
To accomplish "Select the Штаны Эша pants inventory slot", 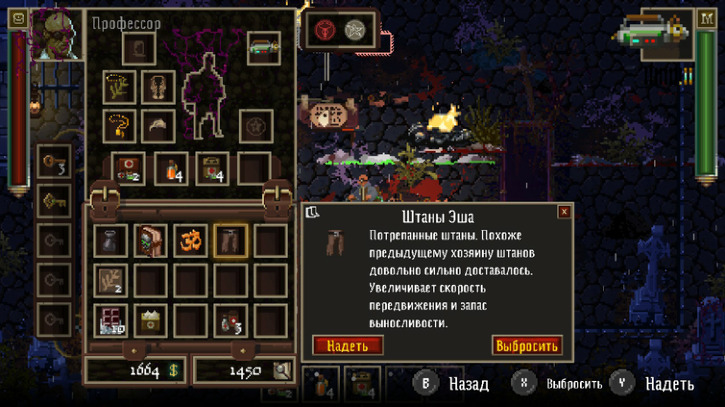I will click(x=231, y=240).
